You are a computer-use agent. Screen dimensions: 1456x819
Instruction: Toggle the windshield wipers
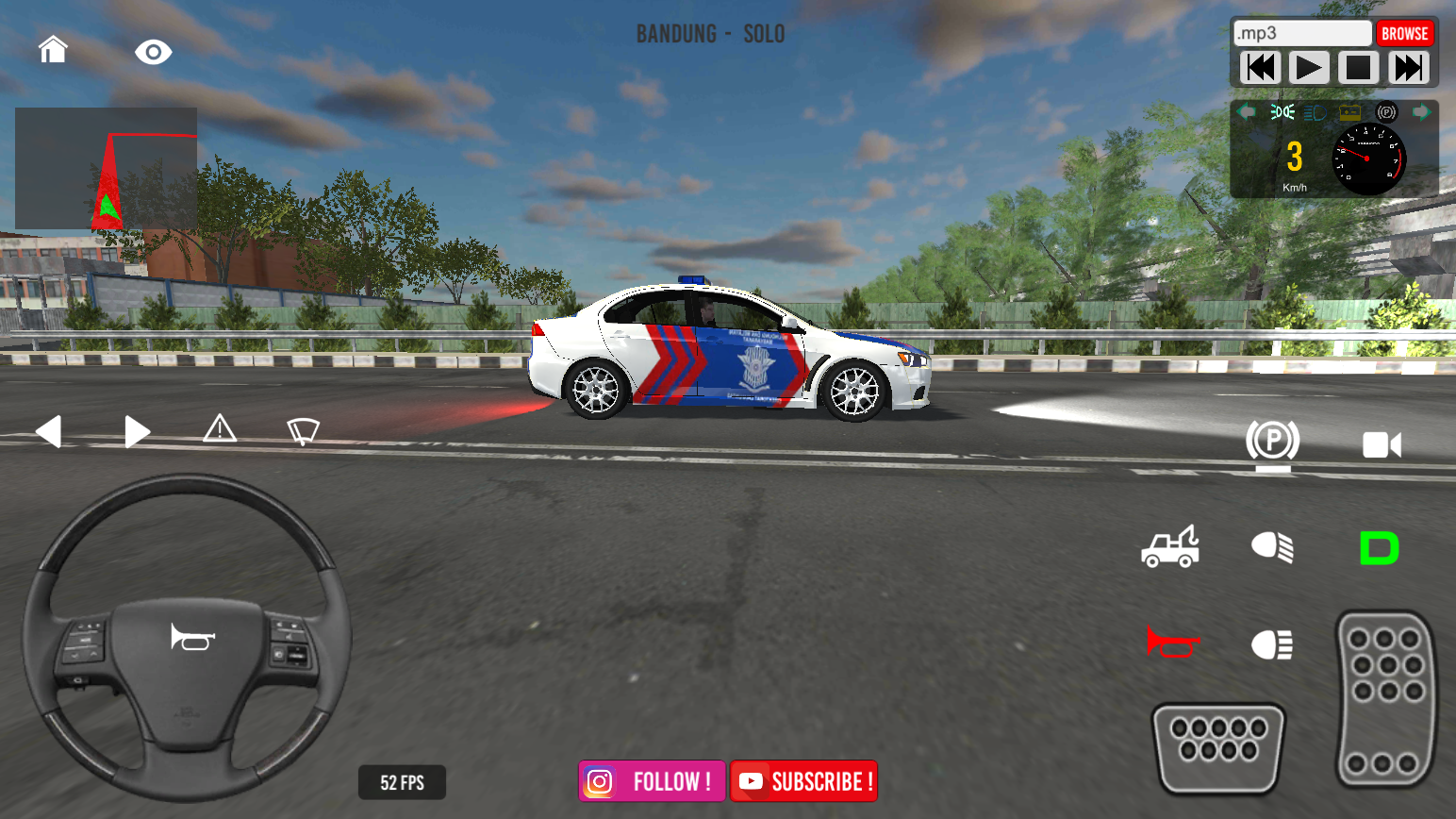pyautogui.click(x=303, y=431)
